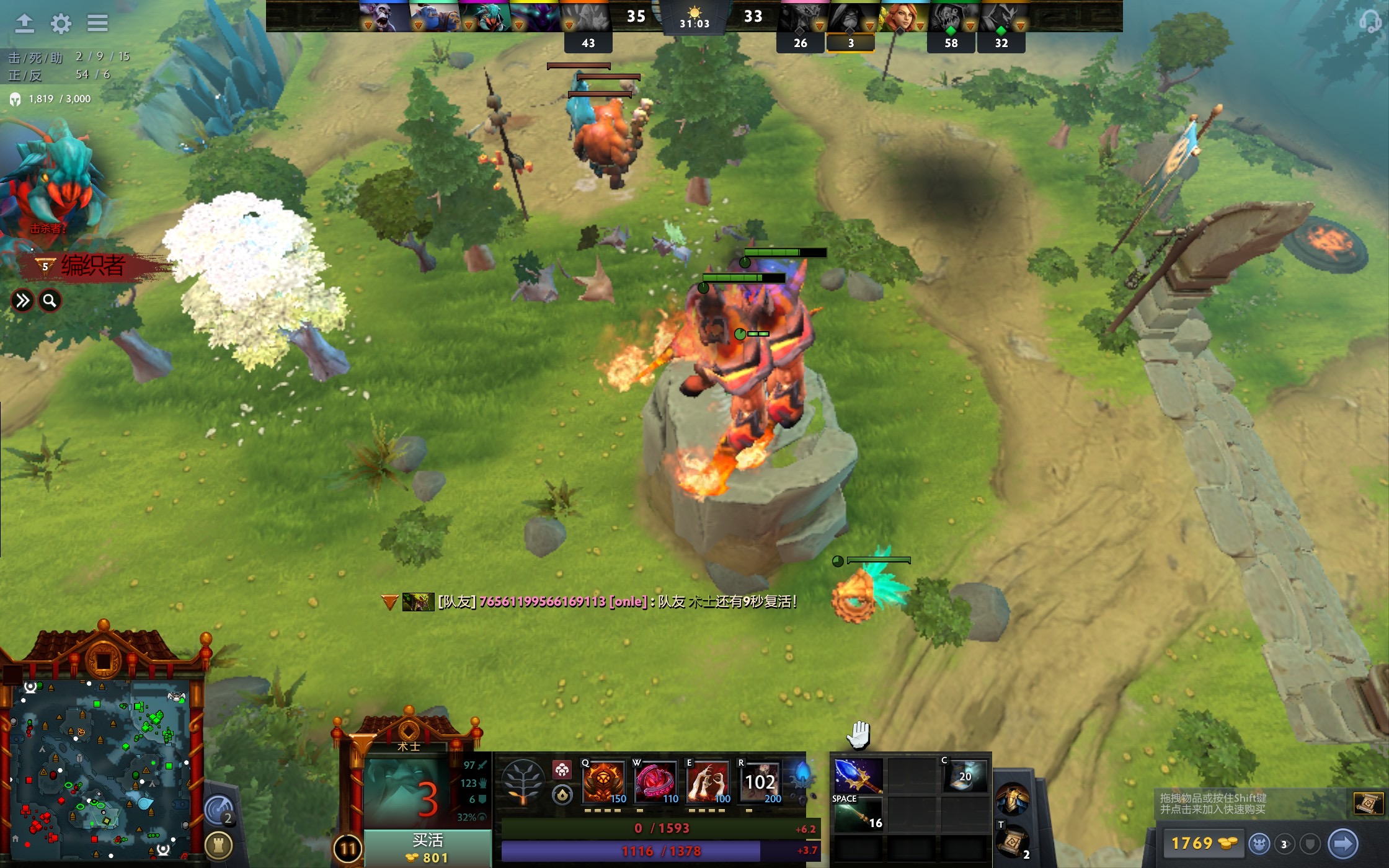
Task: Click the quick-buy scroll item
Action: (x=1367, y=804)
